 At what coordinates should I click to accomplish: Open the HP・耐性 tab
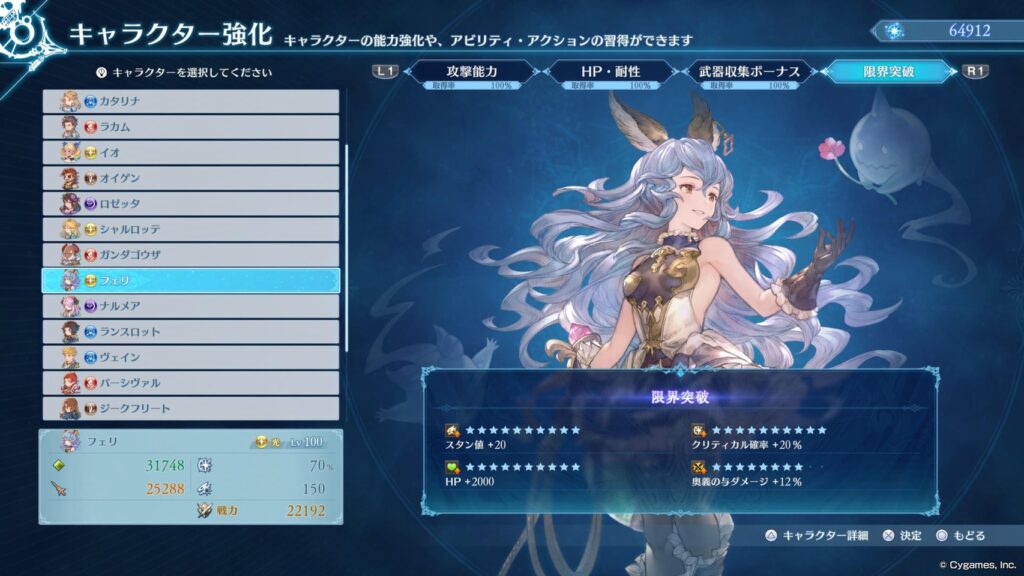tap(610, 73)
